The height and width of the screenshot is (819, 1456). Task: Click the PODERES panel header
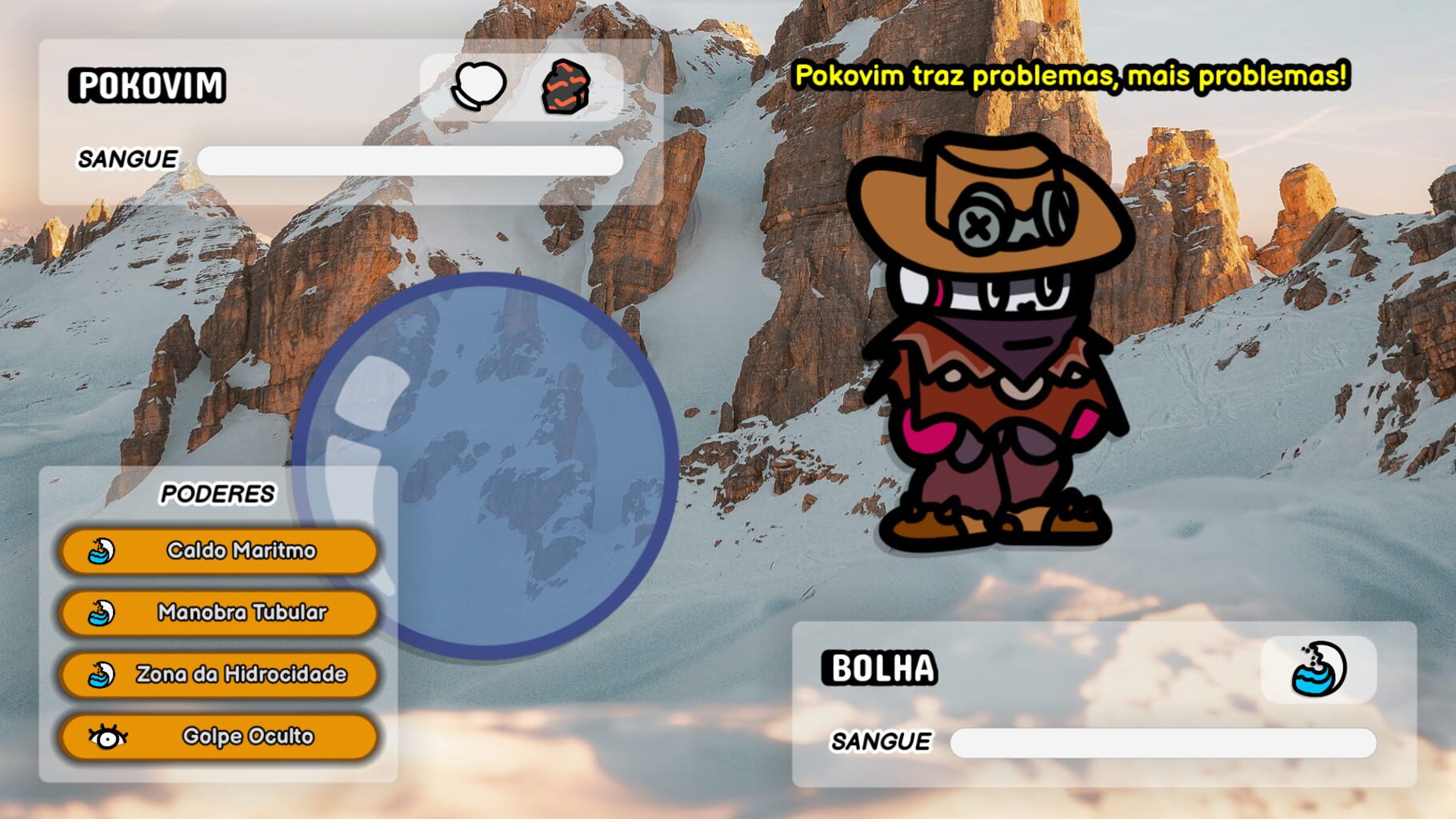click(x=218, y=493)
